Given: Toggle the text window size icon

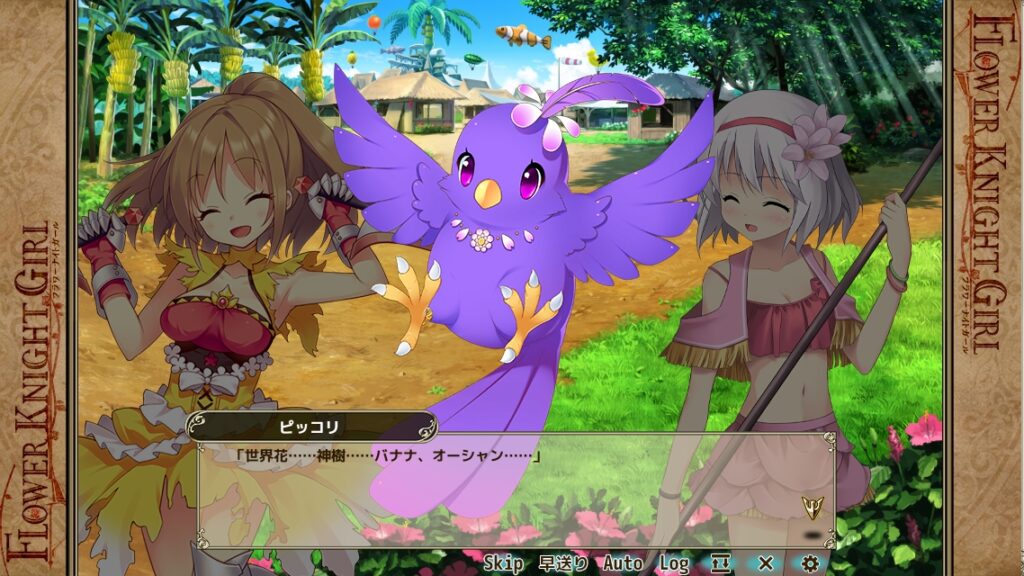Looking at the screenshot, I should coord(721,564).
